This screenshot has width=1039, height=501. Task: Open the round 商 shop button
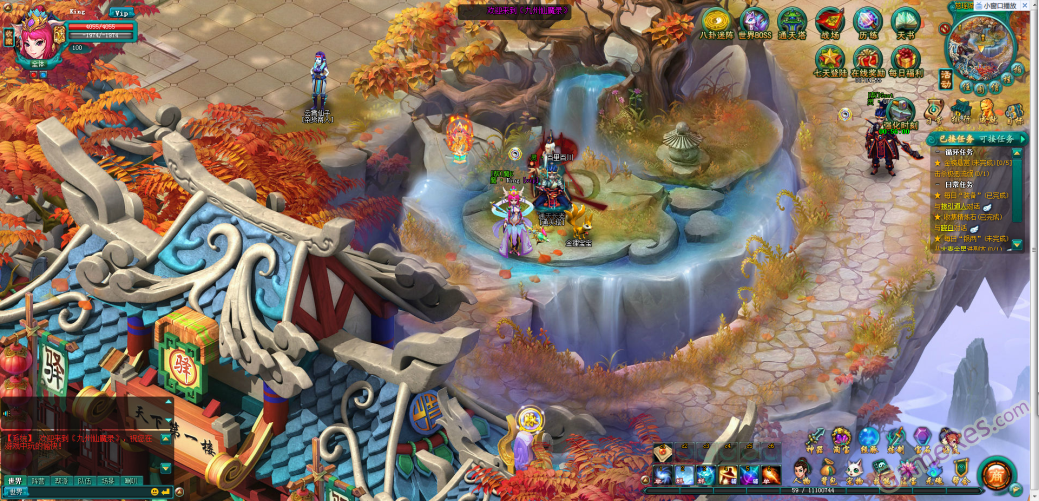point(995,472)
